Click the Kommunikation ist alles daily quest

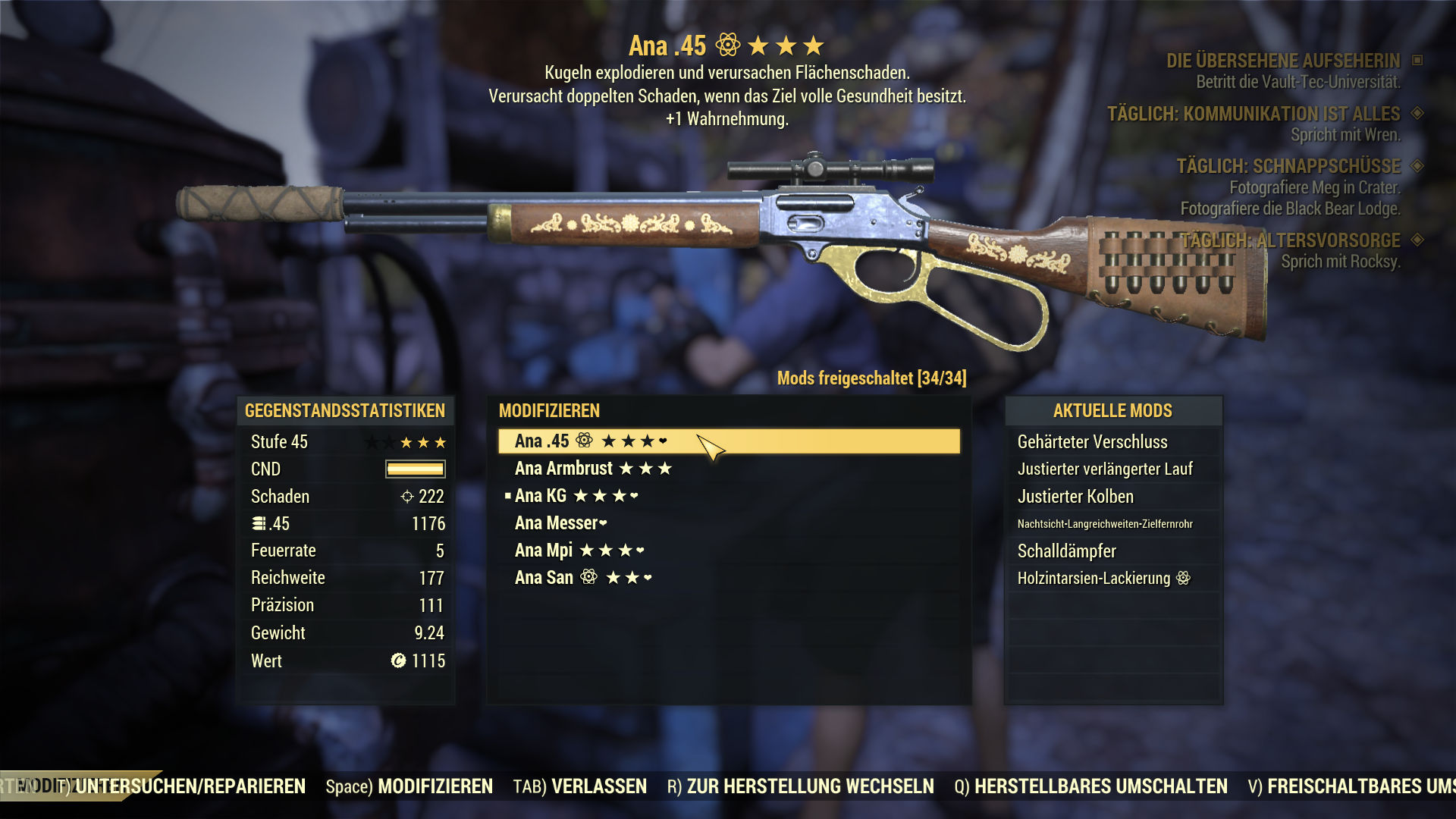1254,114
